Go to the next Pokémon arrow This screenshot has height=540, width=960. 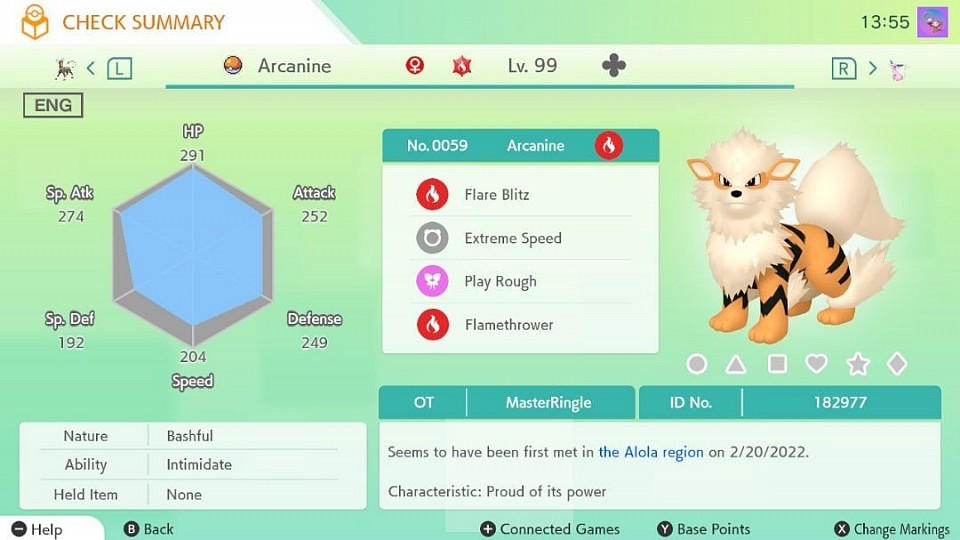tap(872, 68)
